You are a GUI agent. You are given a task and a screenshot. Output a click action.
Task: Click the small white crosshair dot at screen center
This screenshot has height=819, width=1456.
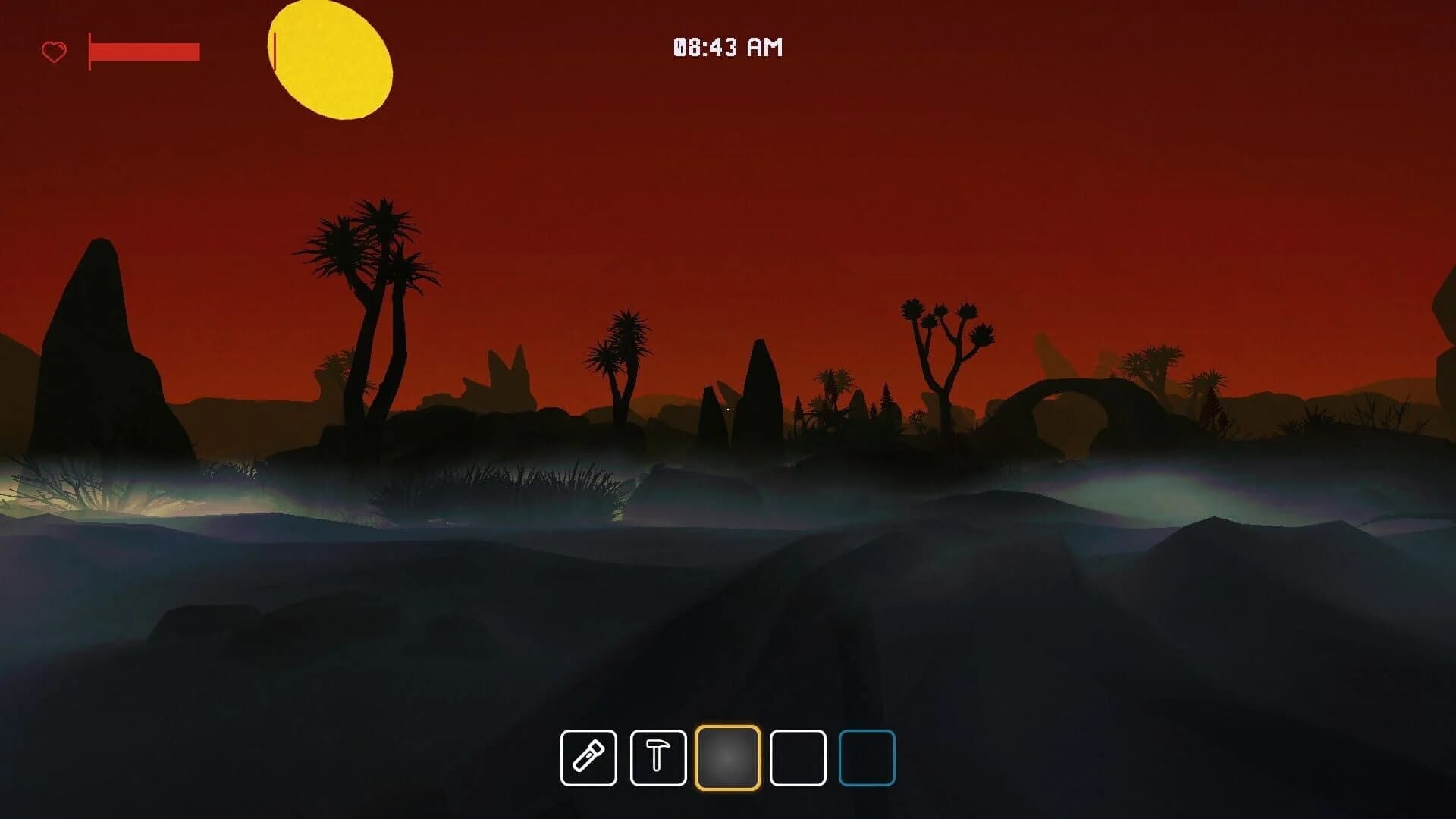click(x=728, y=409)
